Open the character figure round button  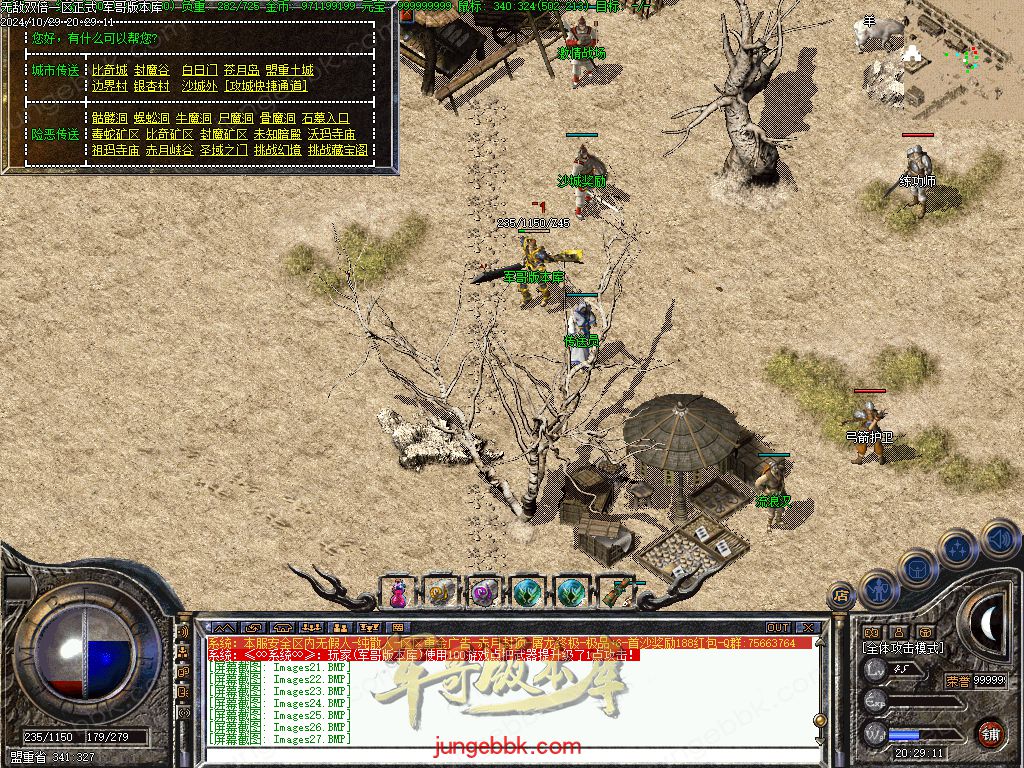pyautogui.click(x=877, y=590)
